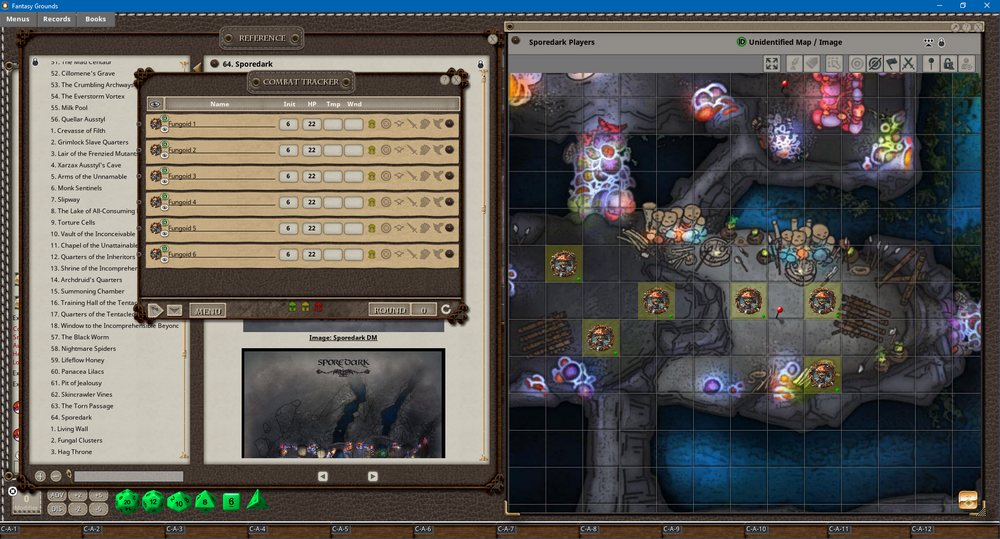Screen dimensions: 1000x539
Task: Click the HP field of Fungoid 3
Action: coord(312,176)
